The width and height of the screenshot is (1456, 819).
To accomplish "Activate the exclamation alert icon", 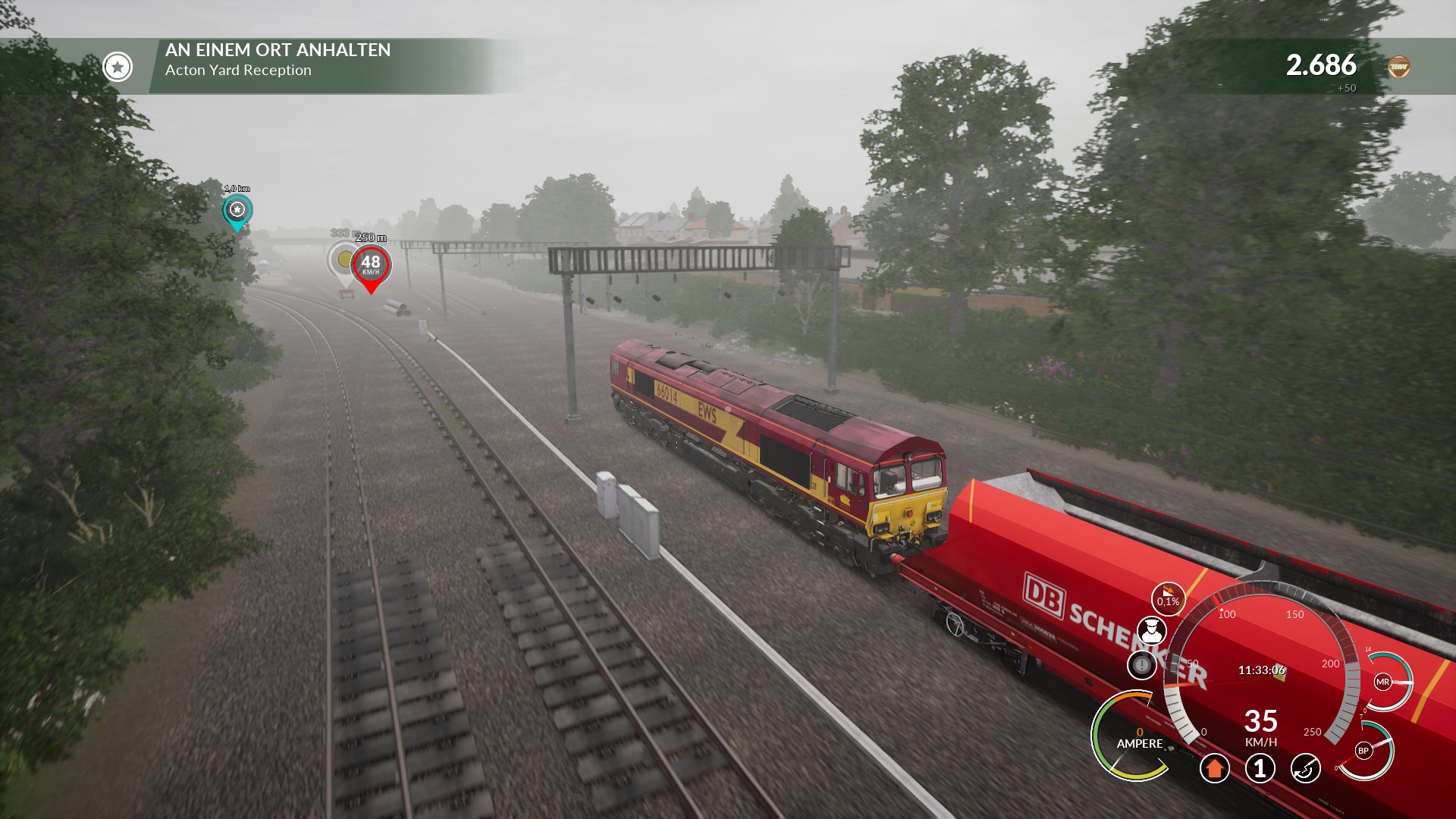I will pyautogui.click(x=1141, y=665).
